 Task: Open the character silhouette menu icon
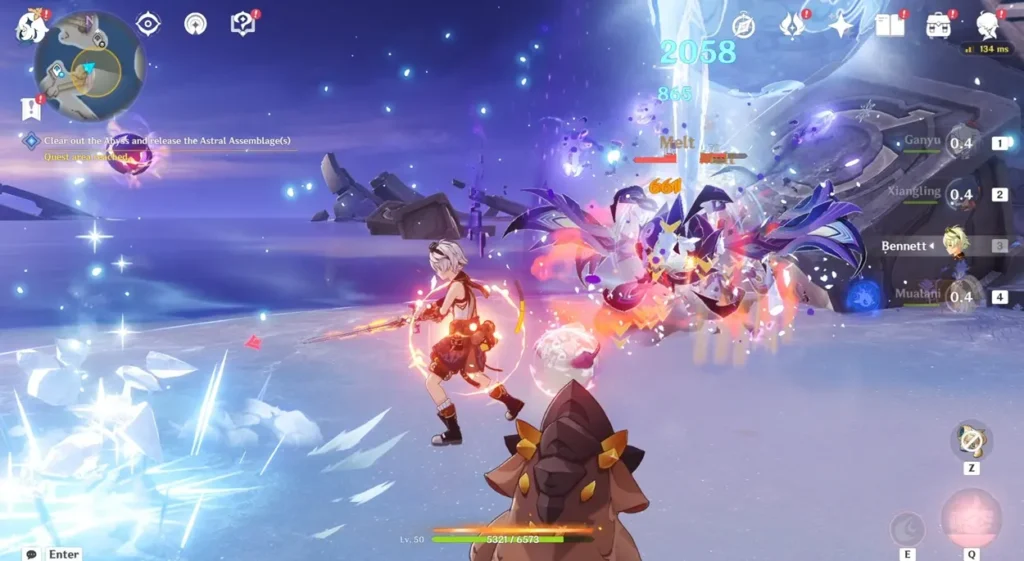[987, 25]
